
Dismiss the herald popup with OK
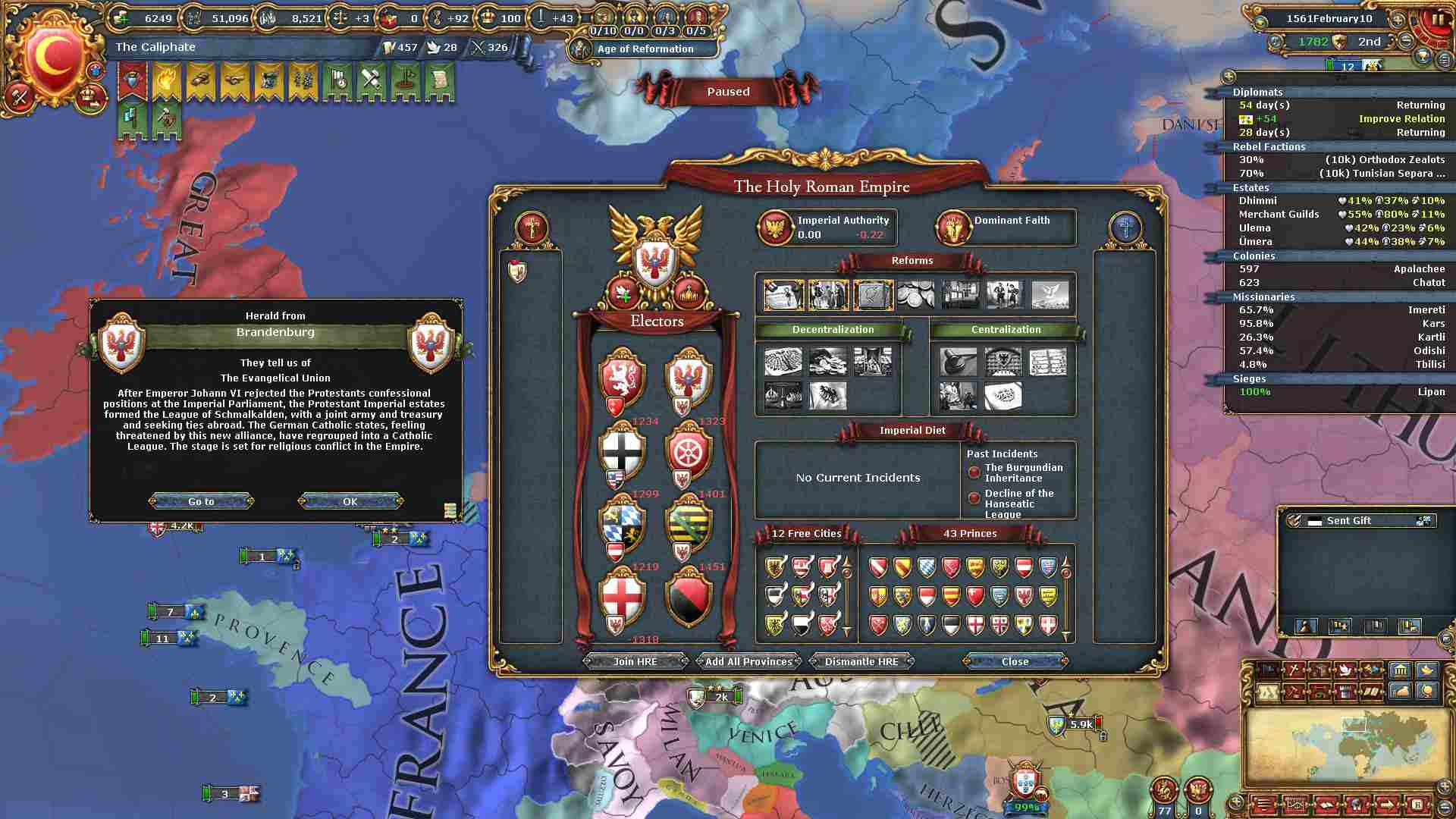click(350, 501)
